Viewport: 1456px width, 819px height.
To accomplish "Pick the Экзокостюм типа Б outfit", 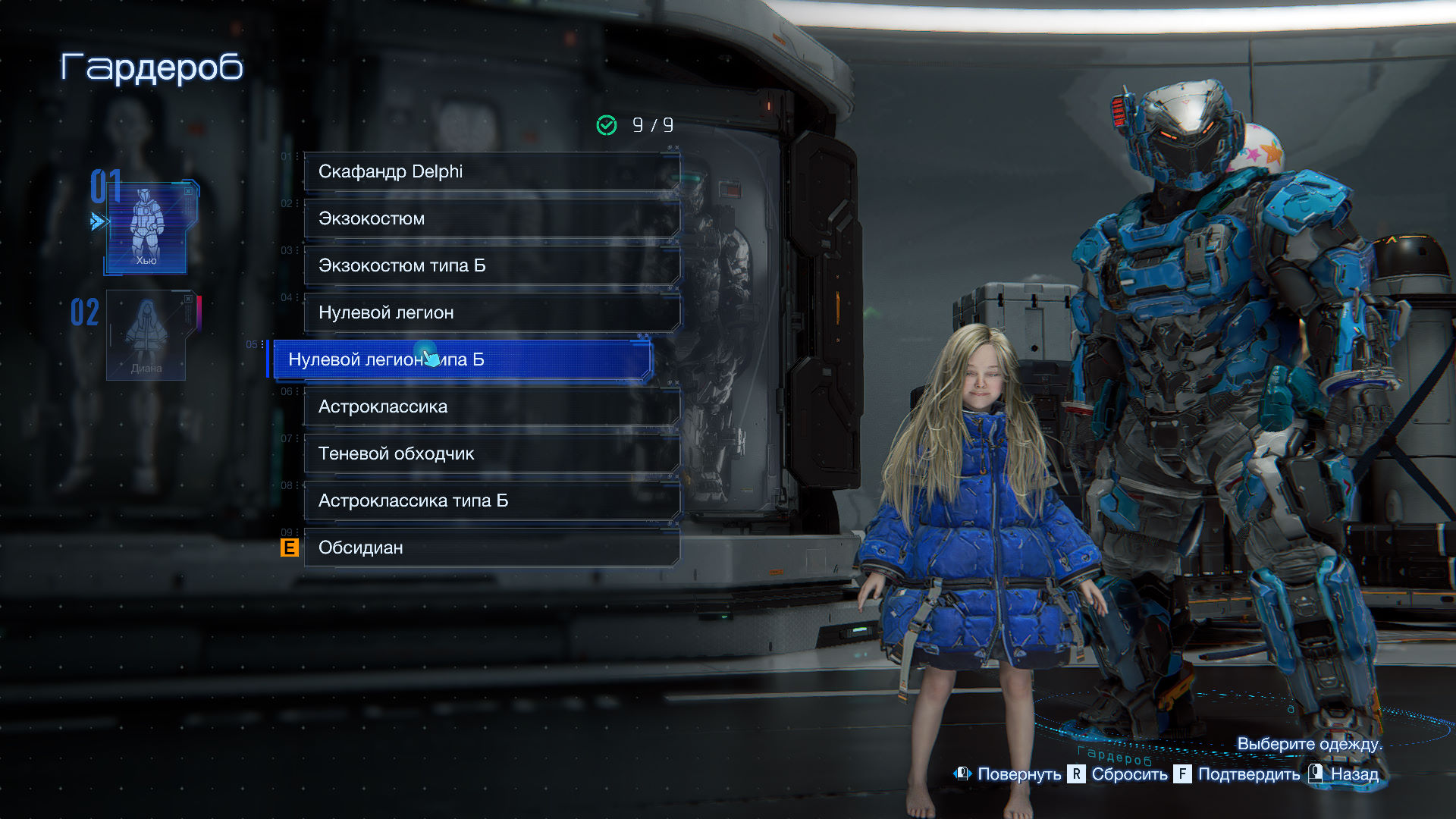I will 491,265.
